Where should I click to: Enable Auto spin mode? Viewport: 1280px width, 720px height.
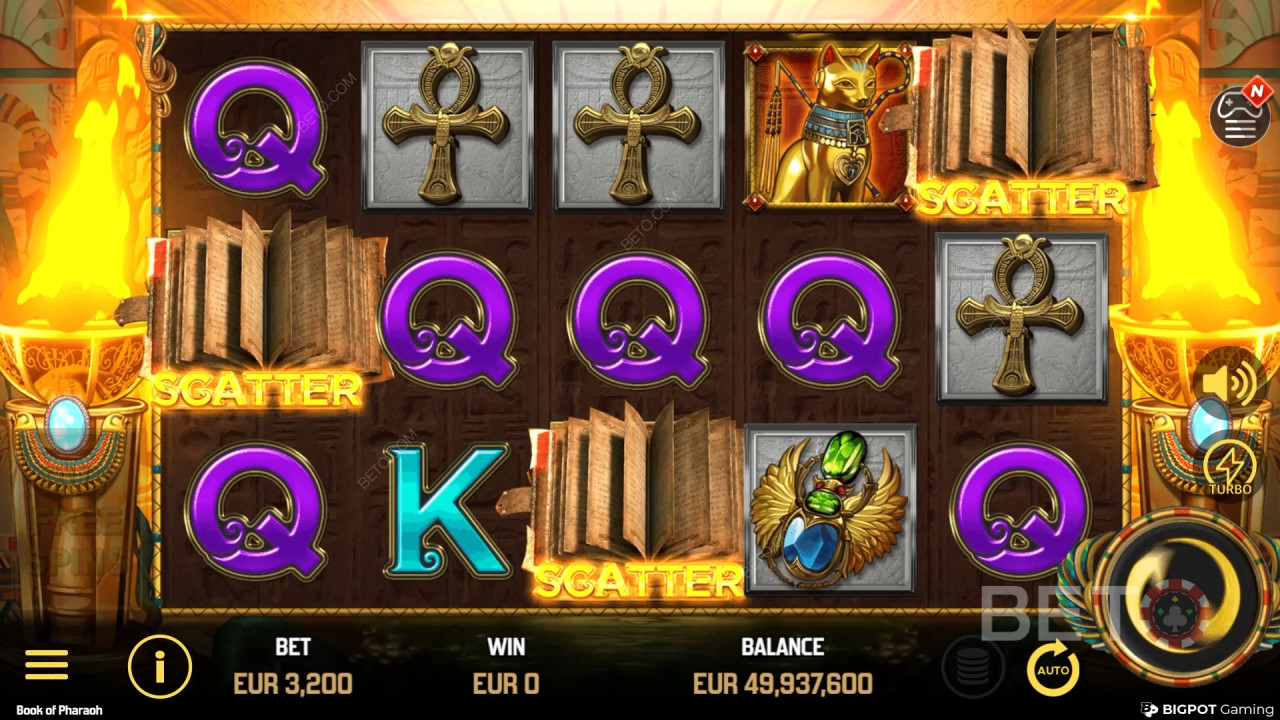(x=1052, y=668)
